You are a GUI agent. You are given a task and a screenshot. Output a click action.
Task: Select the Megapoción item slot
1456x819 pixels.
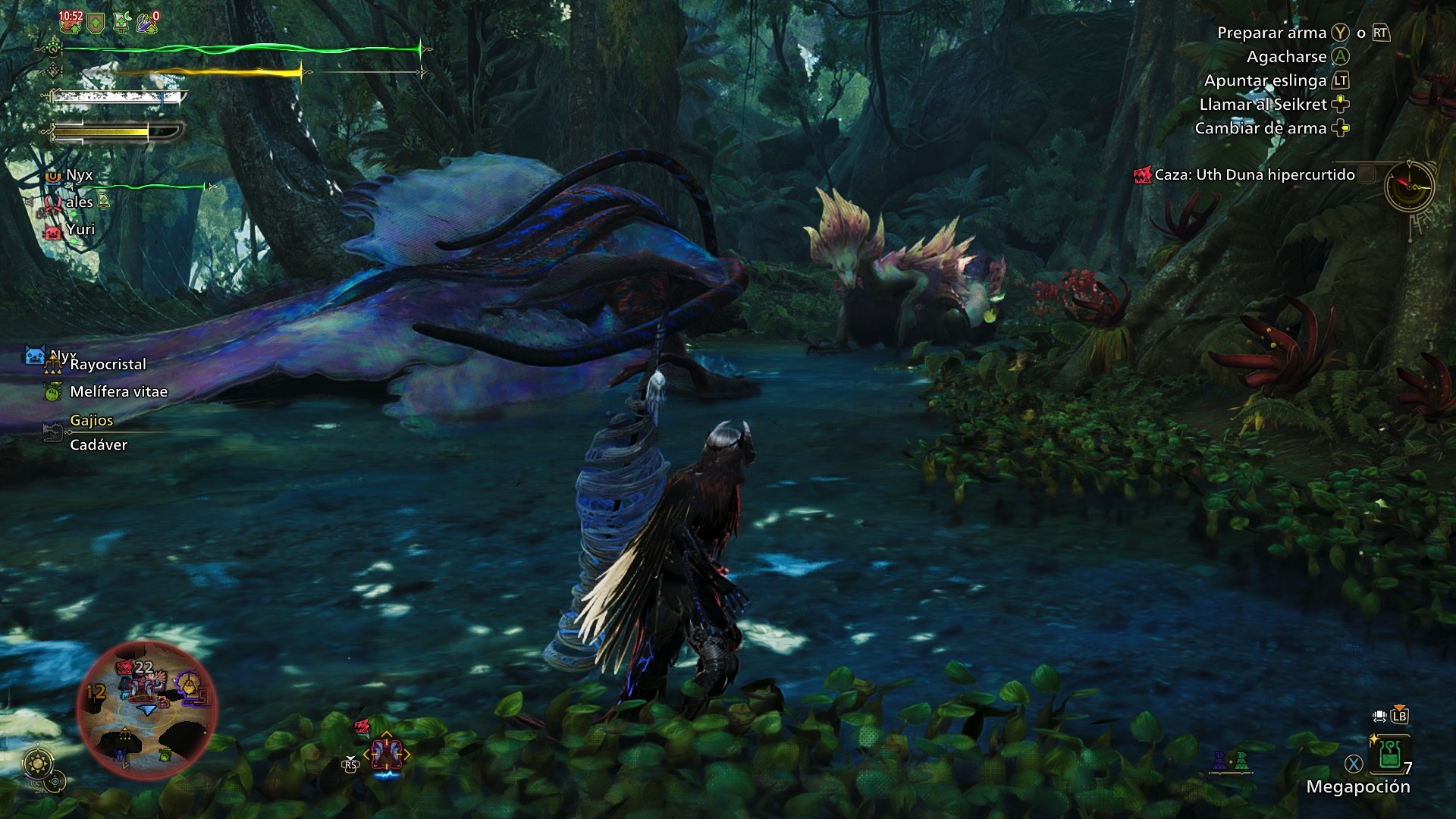pyautogui.click(x=1390, y=755)
